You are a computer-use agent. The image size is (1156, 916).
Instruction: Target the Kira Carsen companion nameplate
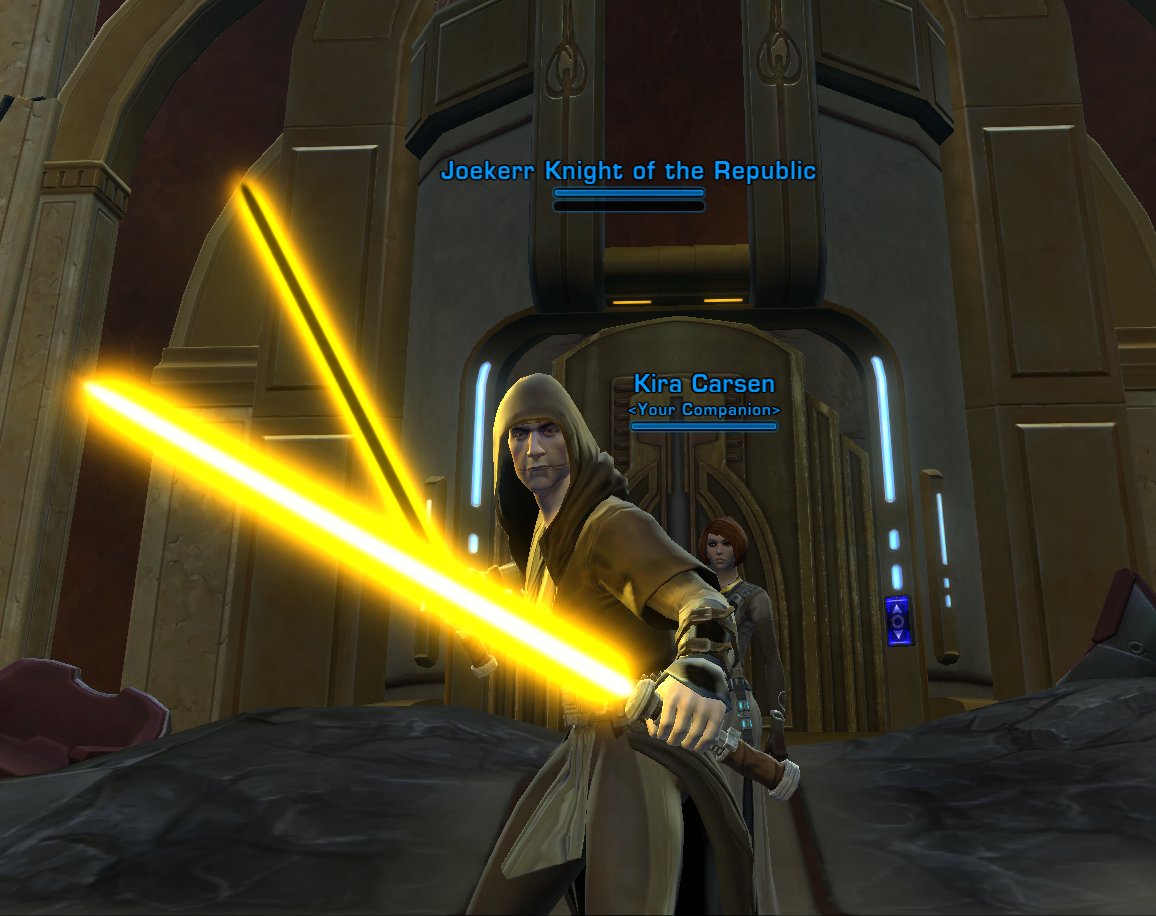pos(704,385)
